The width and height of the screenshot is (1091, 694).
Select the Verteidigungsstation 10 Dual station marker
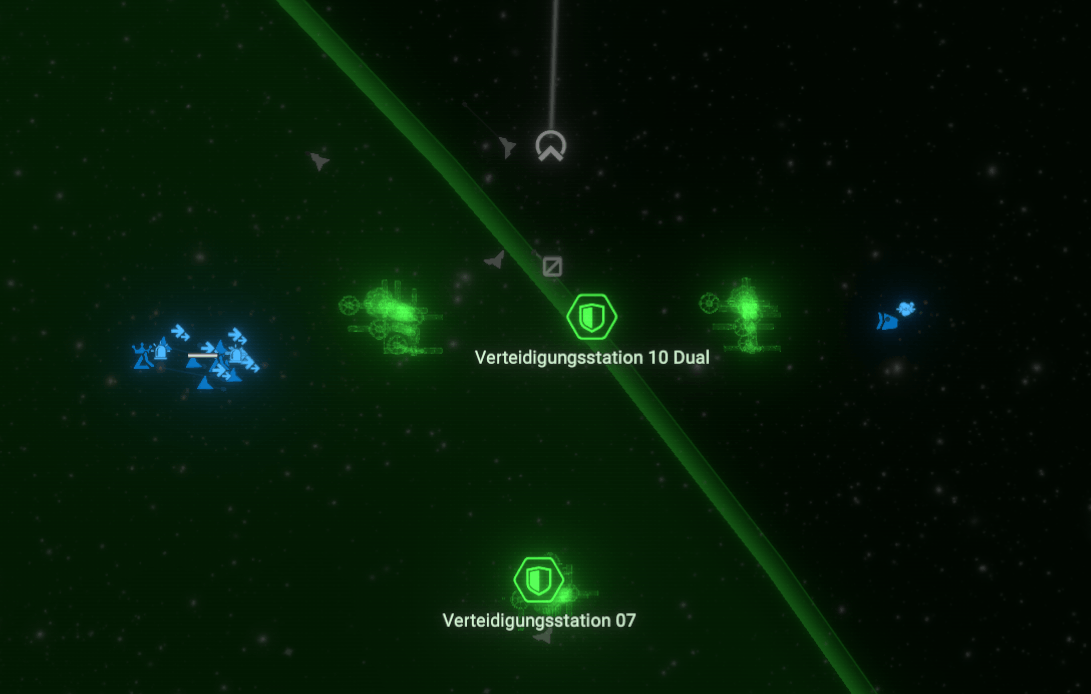[x=591, y=318]
